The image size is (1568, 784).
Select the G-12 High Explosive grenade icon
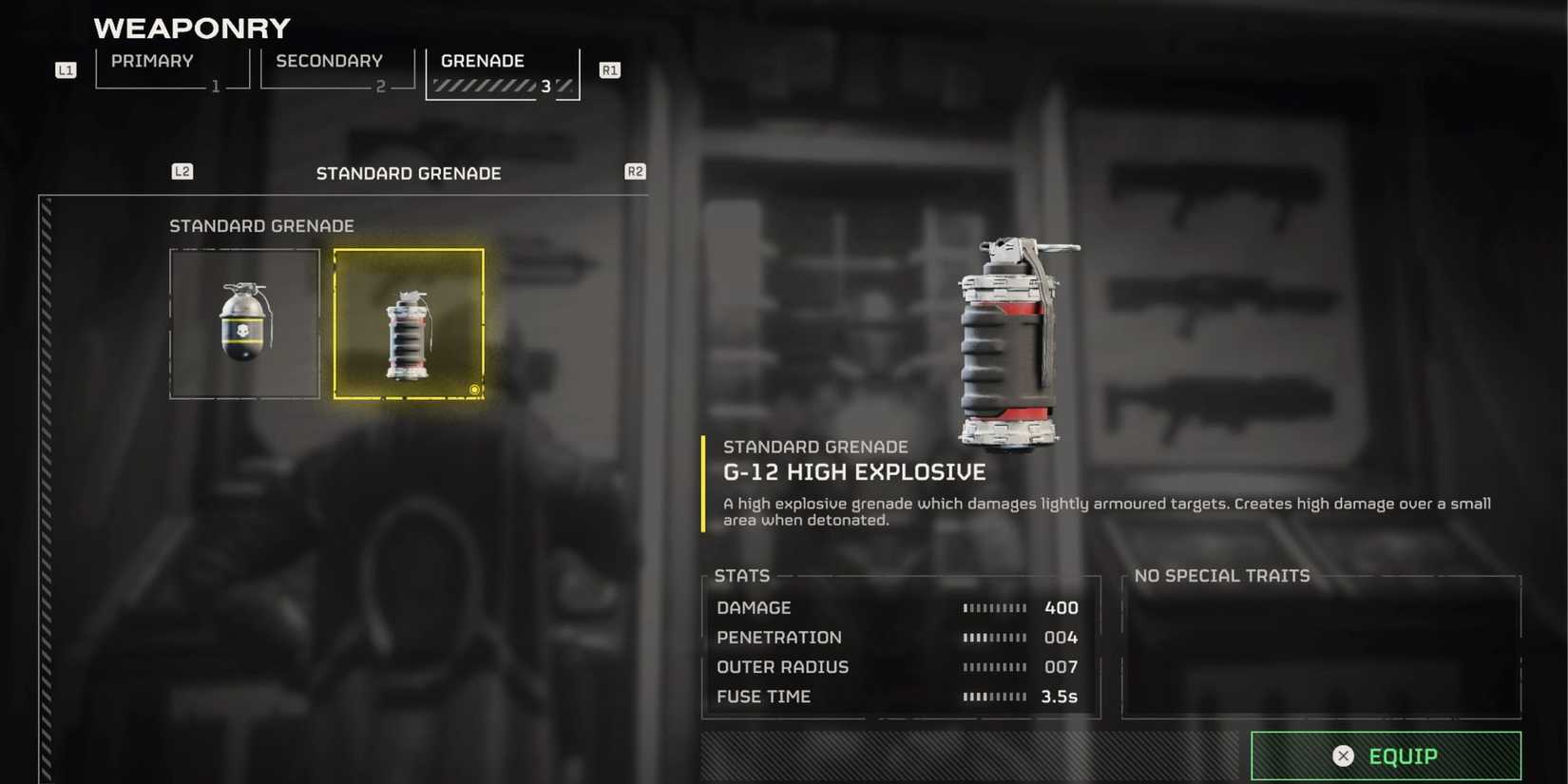409,323
